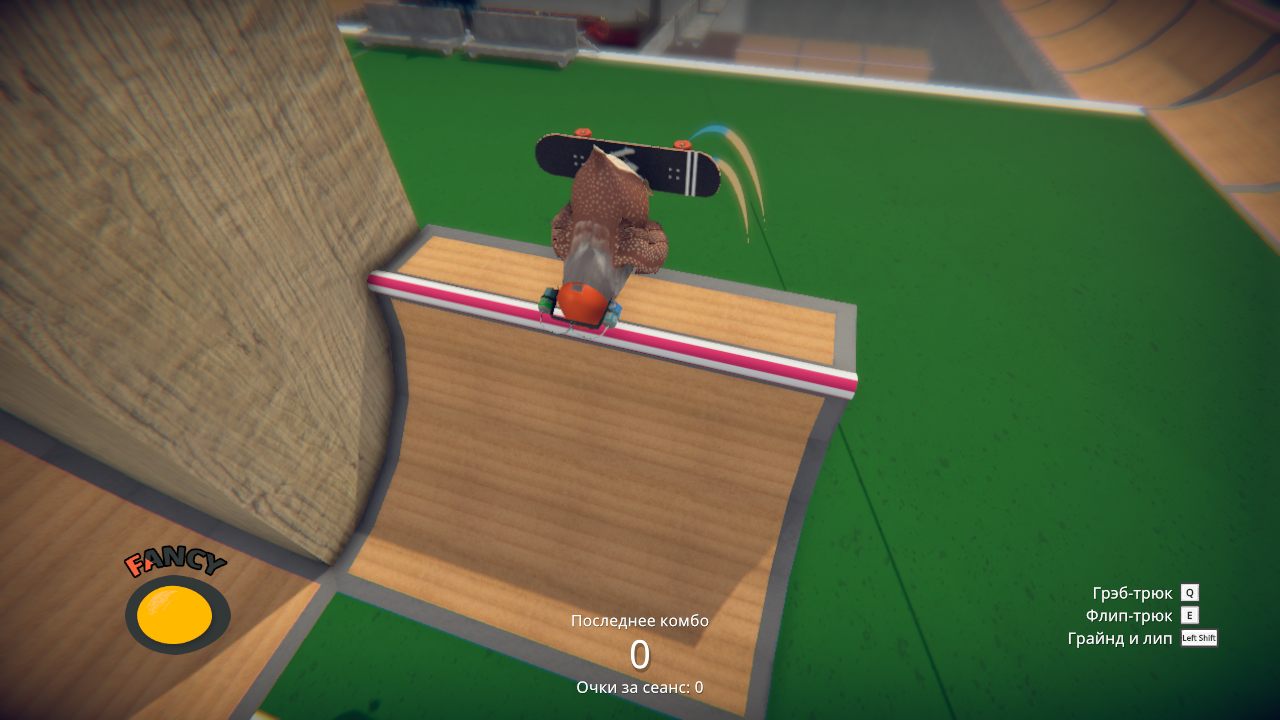Viewport: 1280px width, 720px height.
Task: Click the combo counter showing 0
Action: 638,655
